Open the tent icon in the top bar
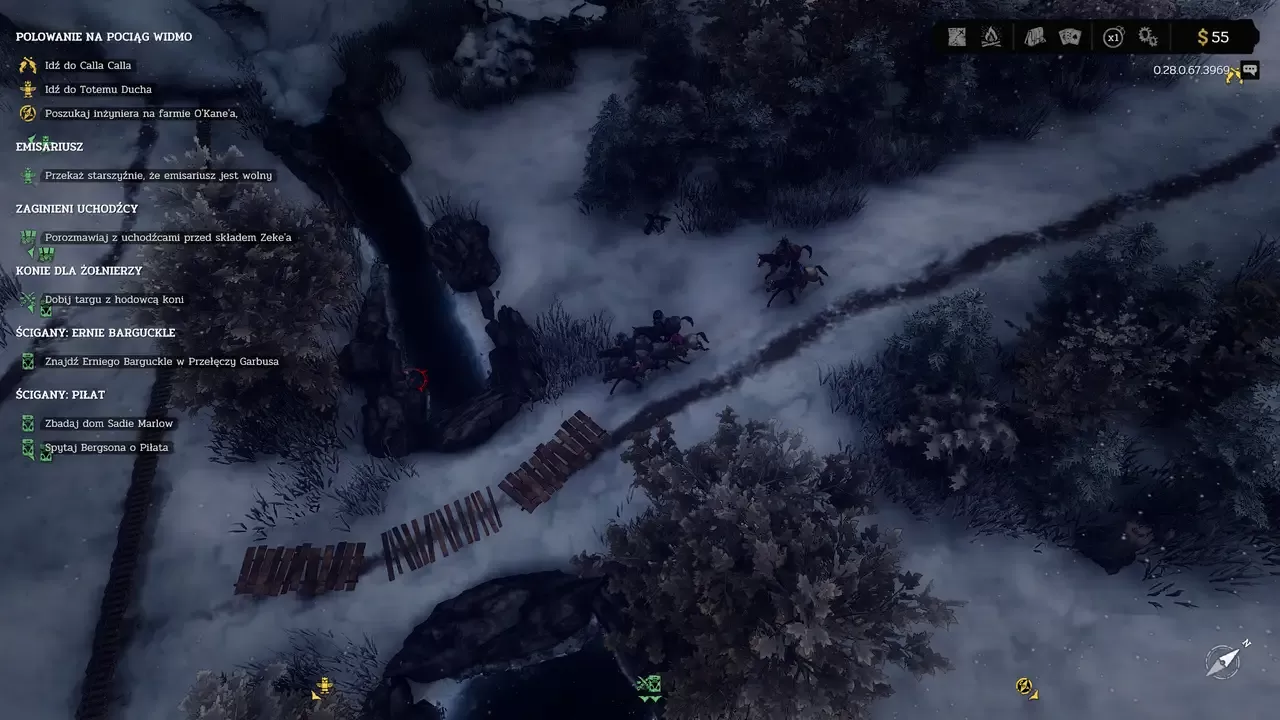The width and height of the screenshot is (1280, 720). [1035, 37]
